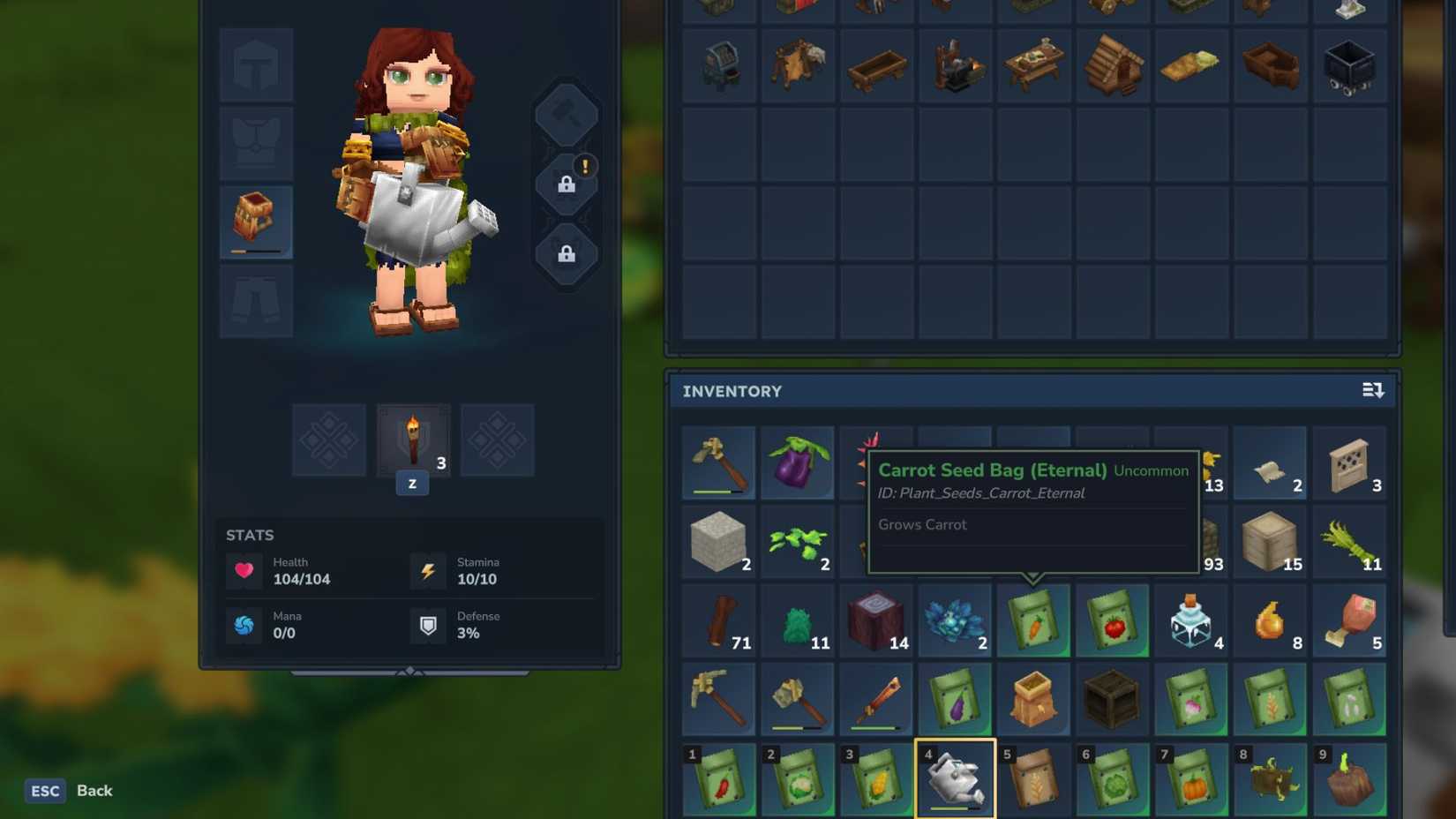Click the Carrot Seed Bag item

tap(1033, 620)
